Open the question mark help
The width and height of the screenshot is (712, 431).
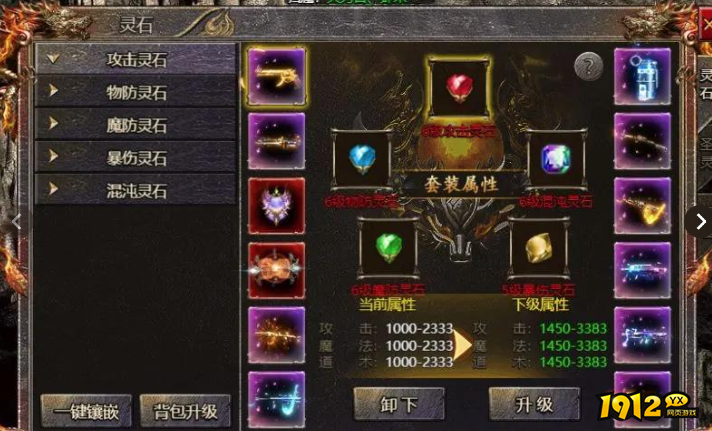[x=589, y=67]
